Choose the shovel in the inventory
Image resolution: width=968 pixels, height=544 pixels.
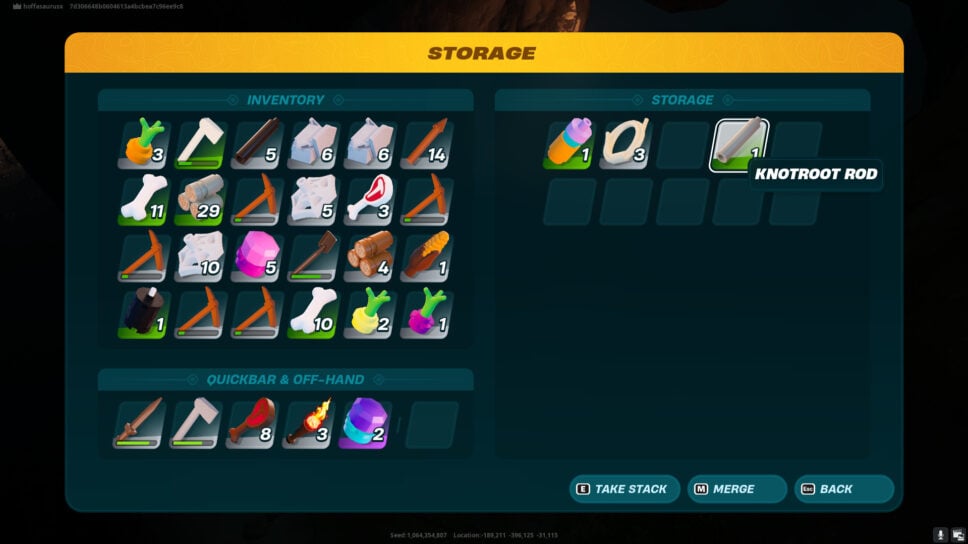coord(313,258)
